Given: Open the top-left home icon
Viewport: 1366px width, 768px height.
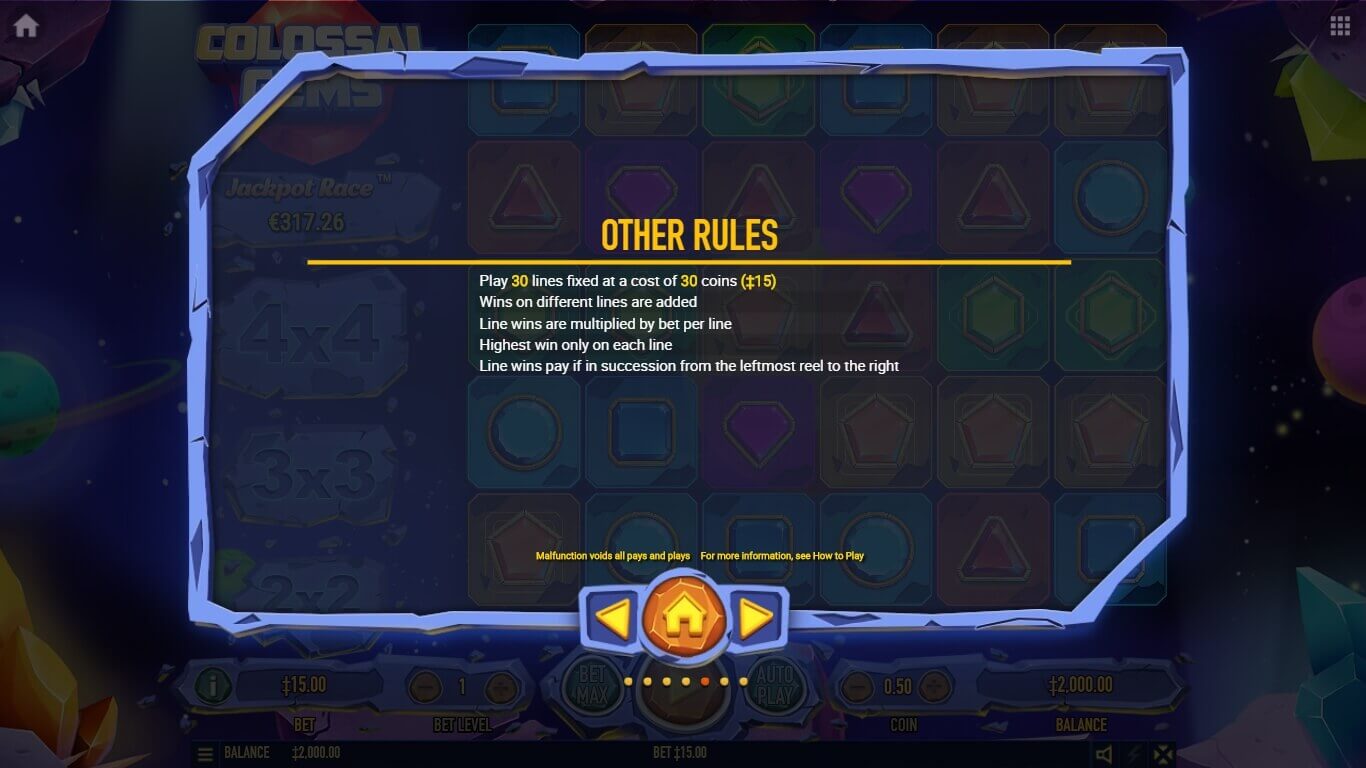Looking at the screenshot, I should (x=26, y=26).
